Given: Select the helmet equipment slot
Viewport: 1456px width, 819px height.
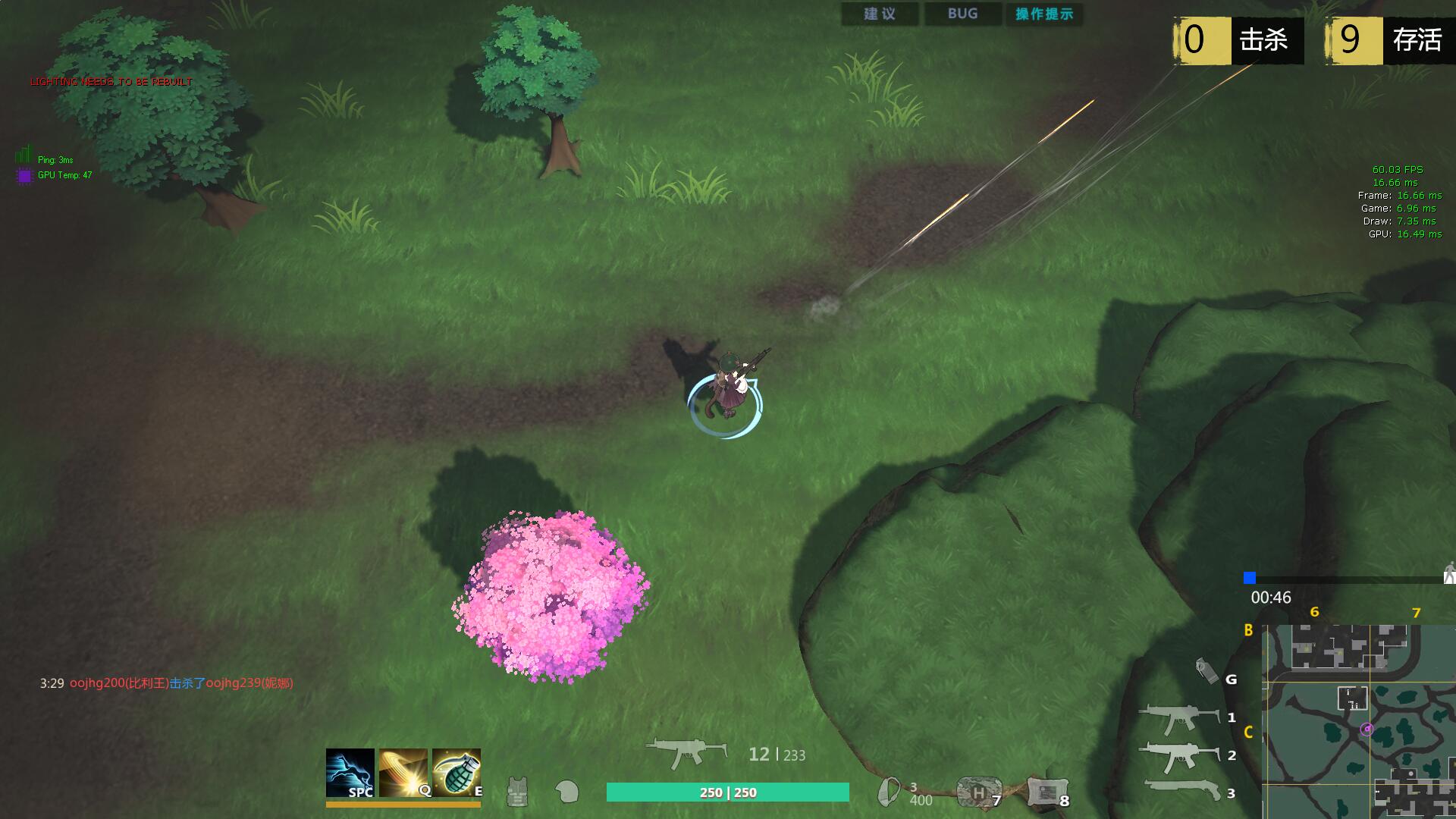Looking at the screenshot, I should tap(566, 792).
